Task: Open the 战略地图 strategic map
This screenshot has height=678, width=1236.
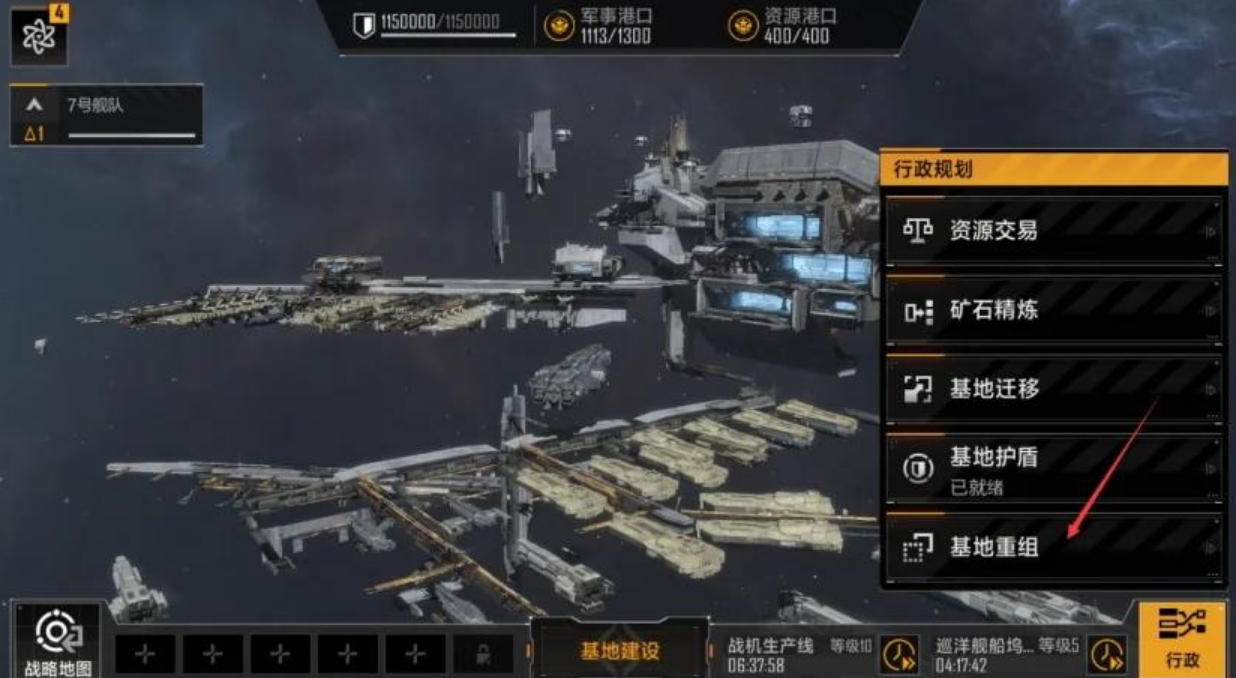Action: (x=56, y=640)
